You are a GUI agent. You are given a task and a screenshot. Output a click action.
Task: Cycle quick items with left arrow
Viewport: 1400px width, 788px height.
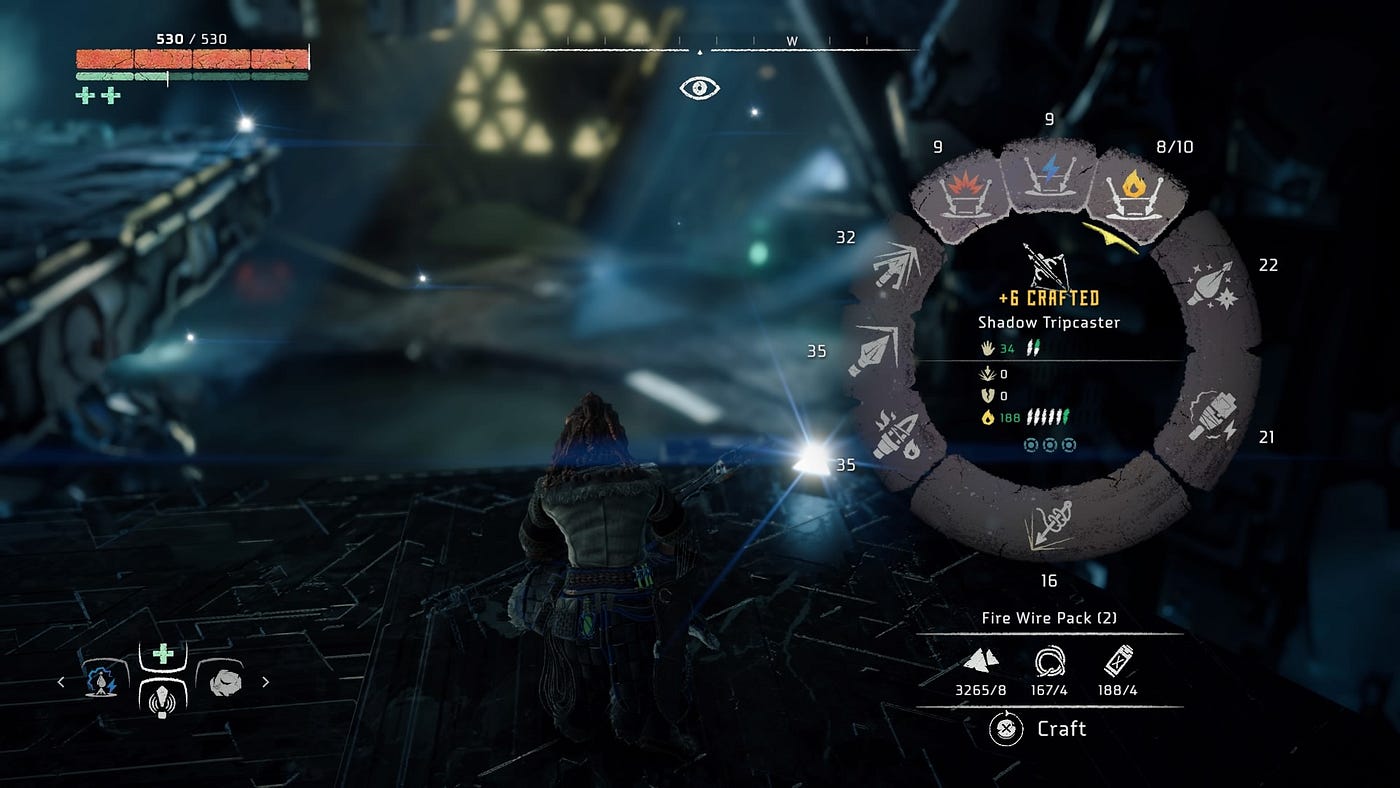tap(62, 682)
